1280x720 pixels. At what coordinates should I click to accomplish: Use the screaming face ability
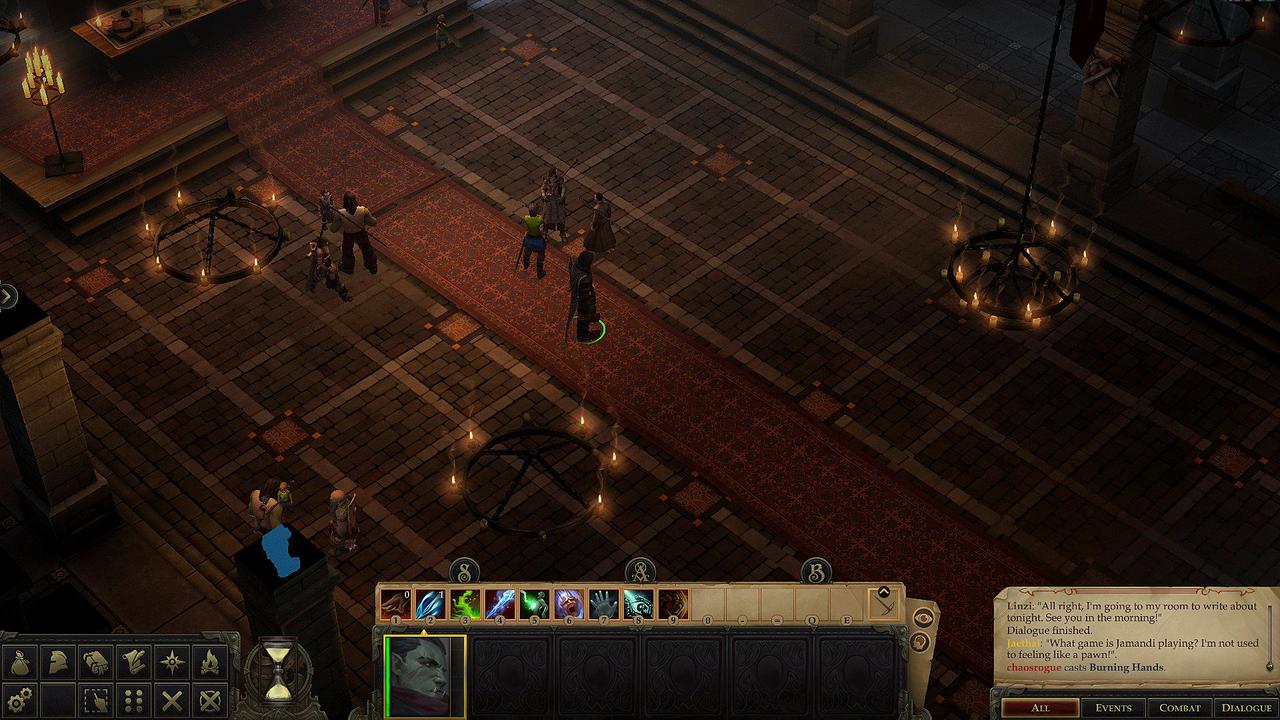point(569,604)
